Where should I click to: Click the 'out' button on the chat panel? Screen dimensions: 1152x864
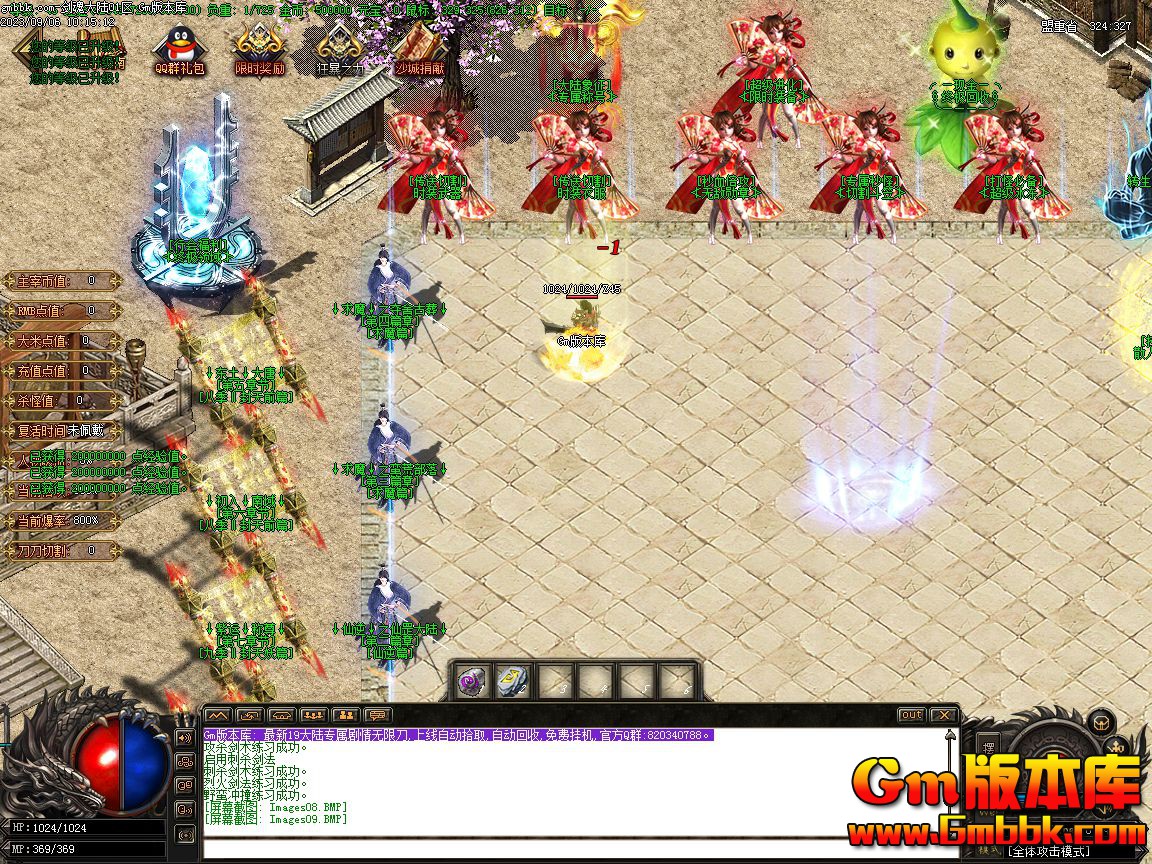[x=911, y=715]
